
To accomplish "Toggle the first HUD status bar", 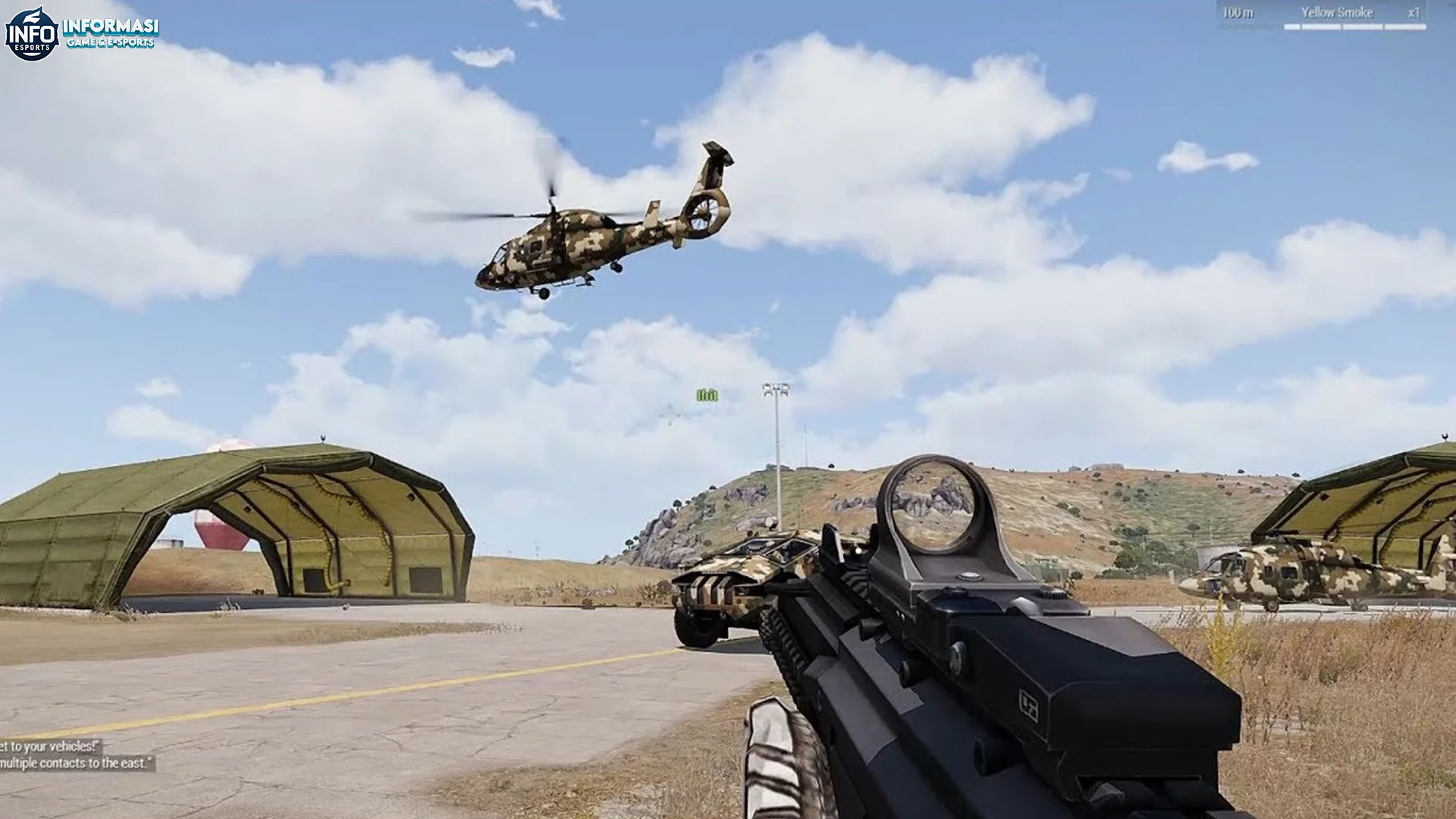I will (x=1291, y=27).
